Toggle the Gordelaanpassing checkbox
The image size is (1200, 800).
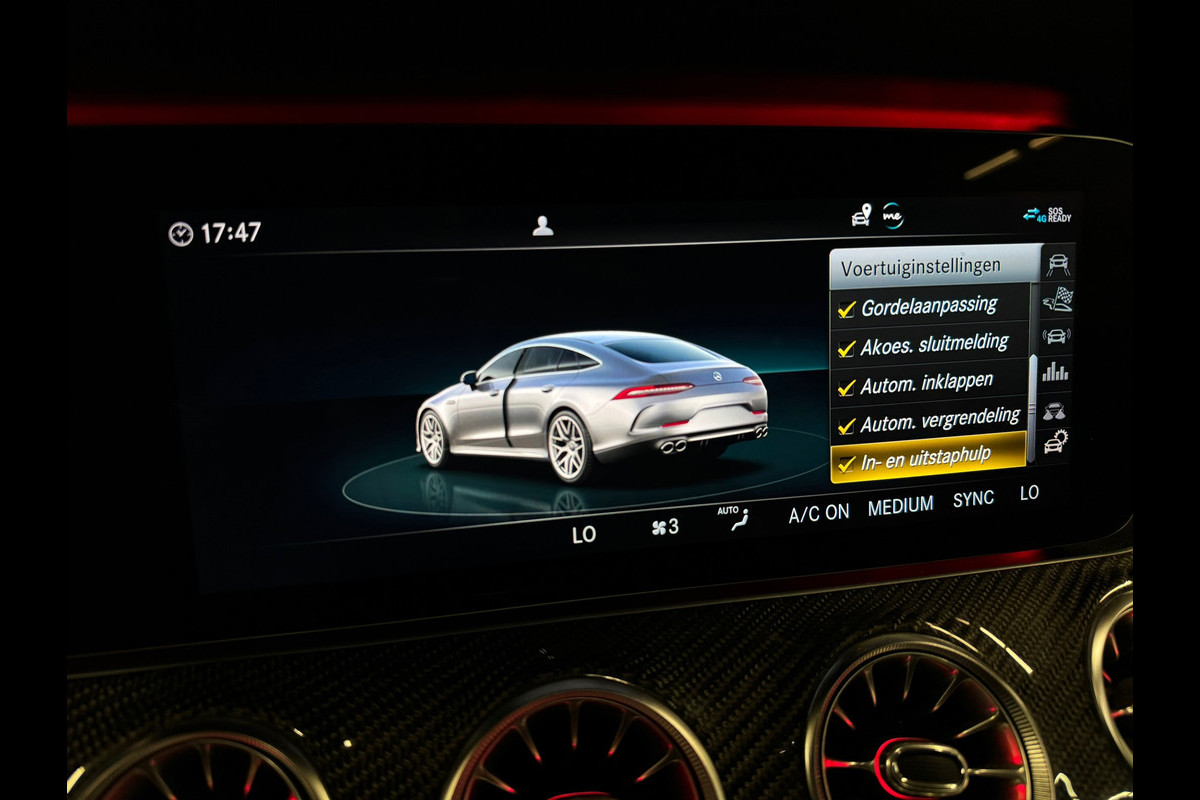coord(846,309)
